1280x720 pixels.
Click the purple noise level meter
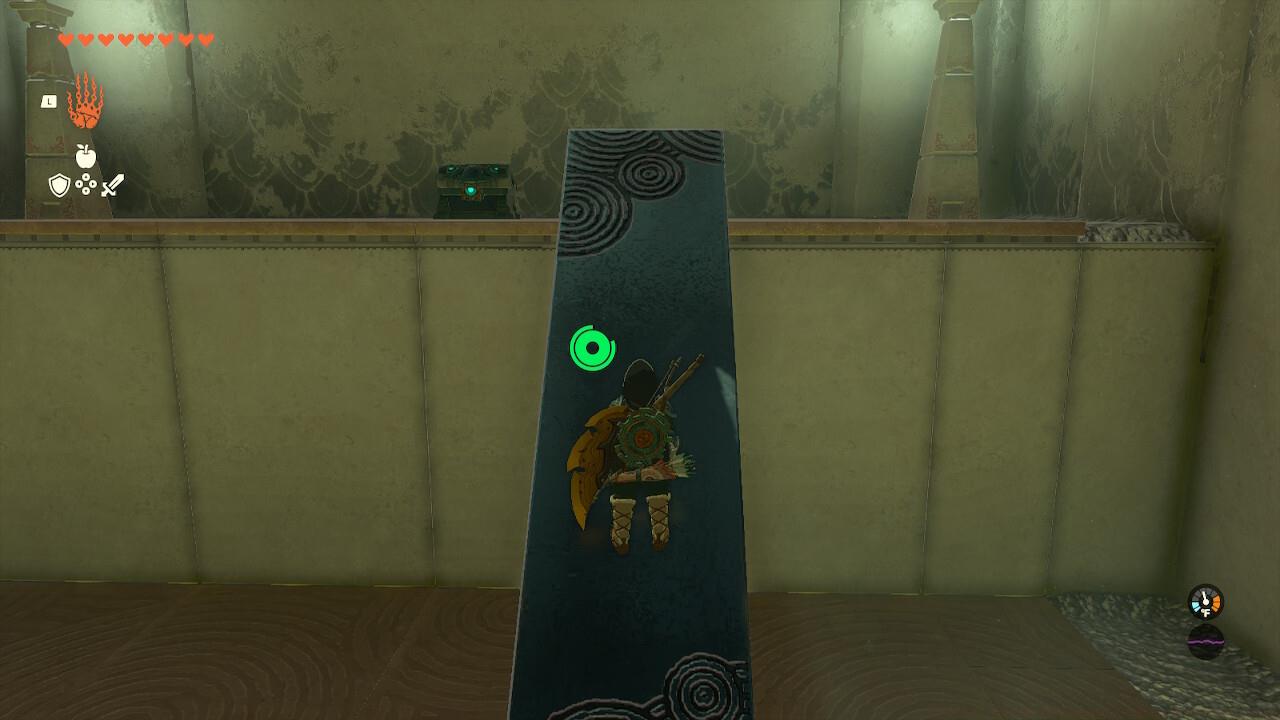pos(1205,642)
